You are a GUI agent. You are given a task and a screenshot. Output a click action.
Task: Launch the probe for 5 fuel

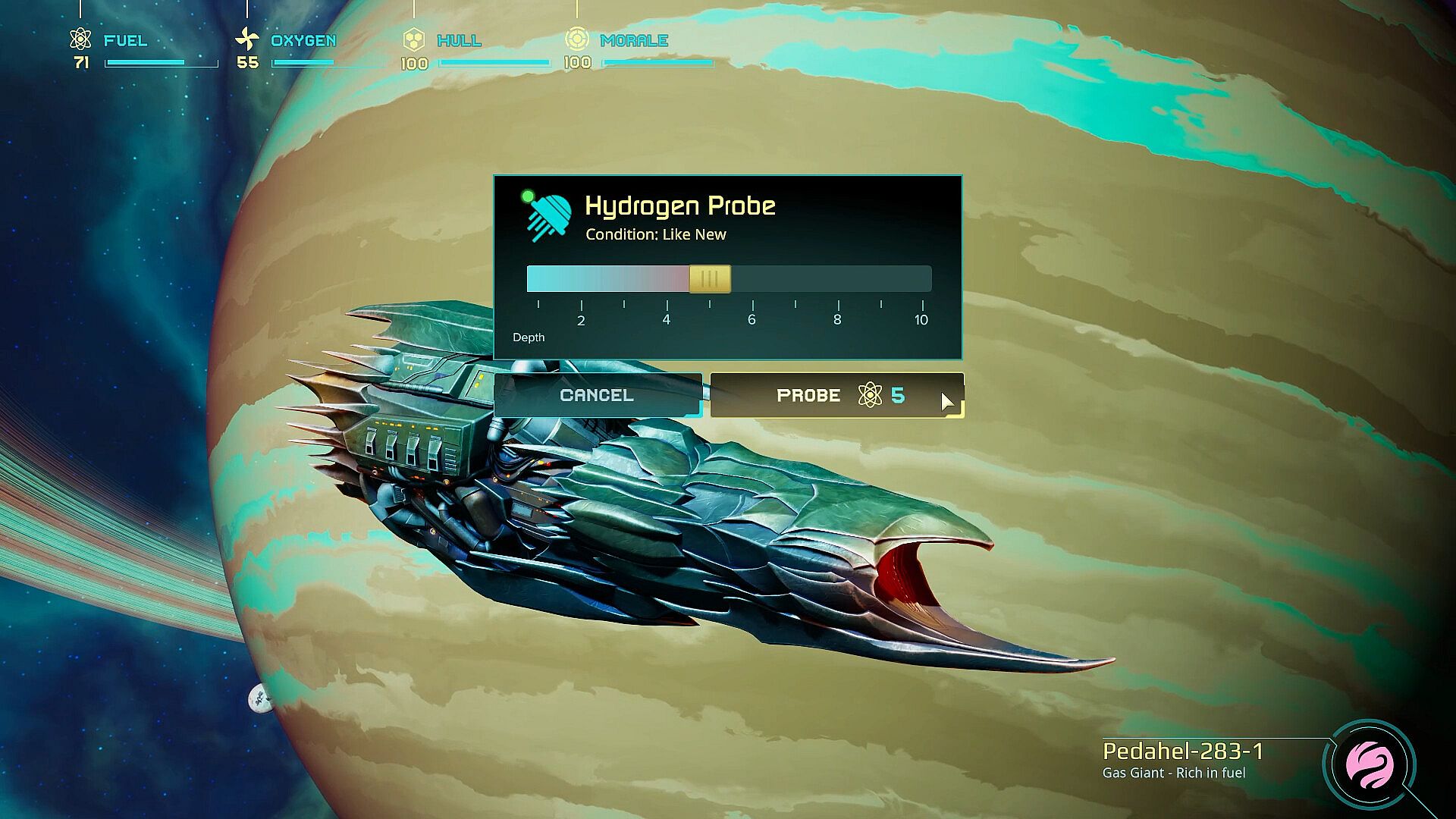(836, 395)
